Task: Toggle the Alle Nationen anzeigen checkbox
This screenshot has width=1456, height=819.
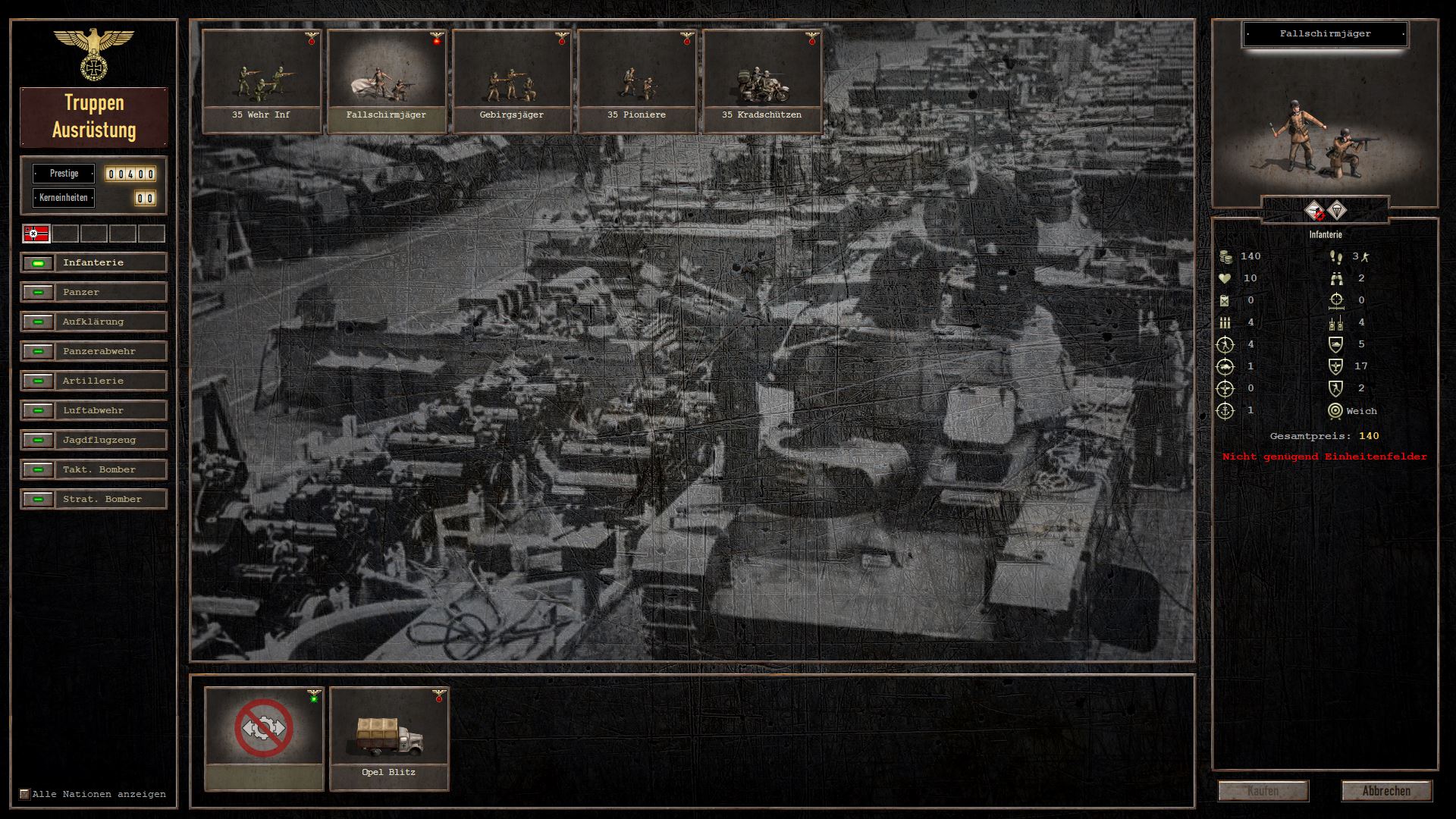Action: click(x=25, y=795)
